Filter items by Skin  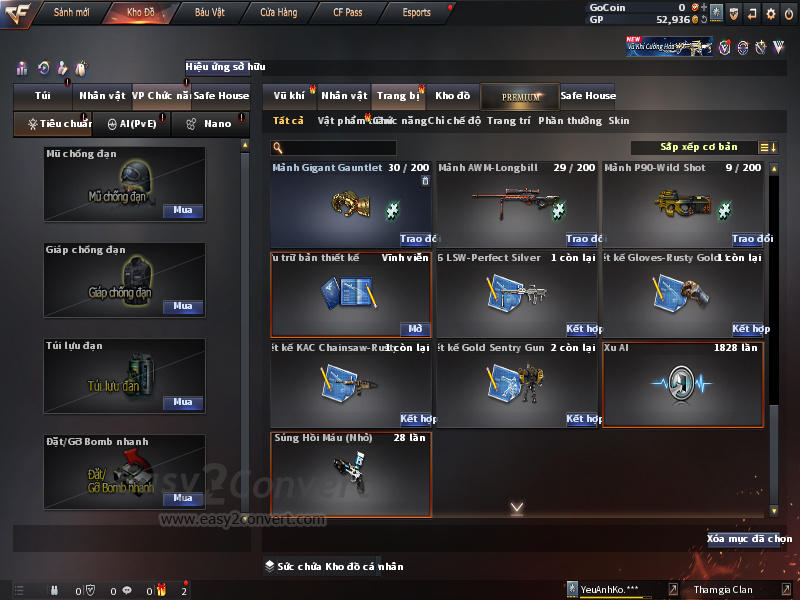pyautogui.click(x=619, y=121)
